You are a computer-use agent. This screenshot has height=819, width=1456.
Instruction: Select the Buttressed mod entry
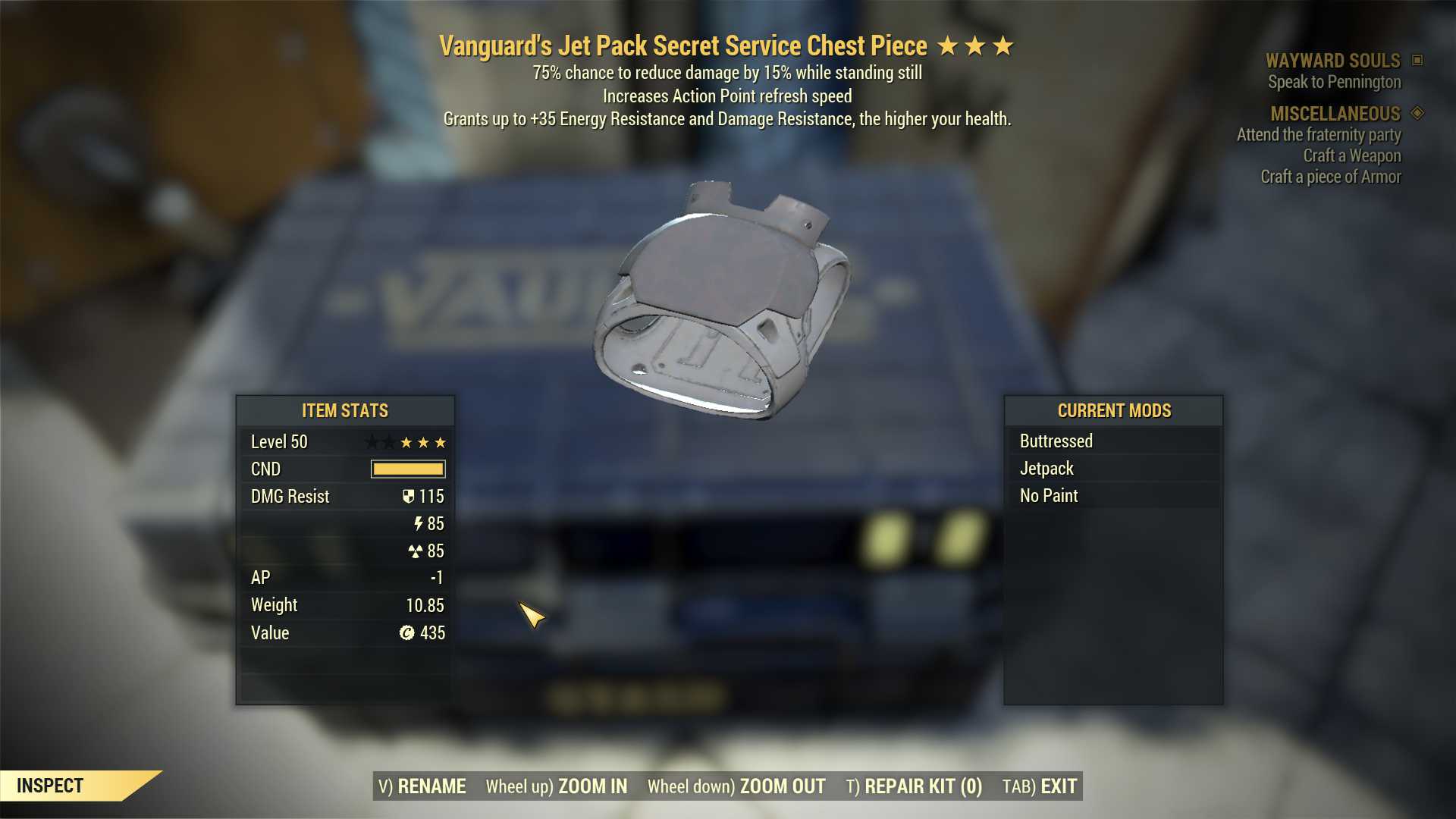1056,441
